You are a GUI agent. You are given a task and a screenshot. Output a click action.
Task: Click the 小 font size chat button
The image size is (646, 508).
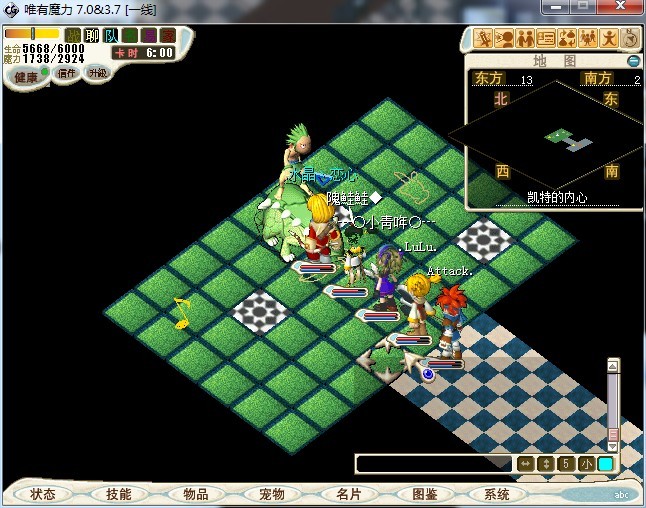pyautogui.click(x=585, y=464)
